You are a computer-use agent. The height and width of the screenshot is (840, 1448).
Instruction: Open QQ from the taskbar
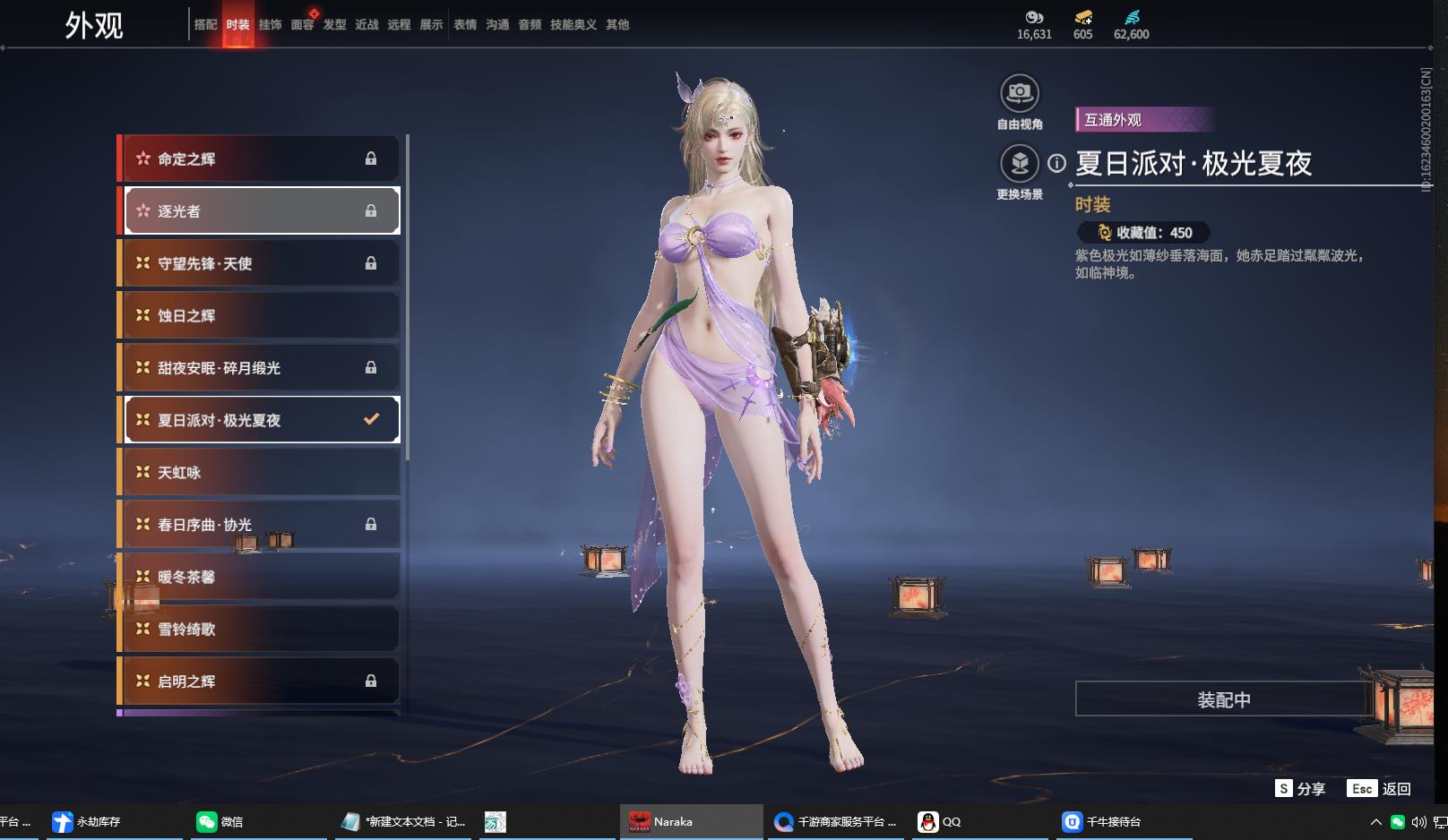pyautogui.click(x=940, y=821)
